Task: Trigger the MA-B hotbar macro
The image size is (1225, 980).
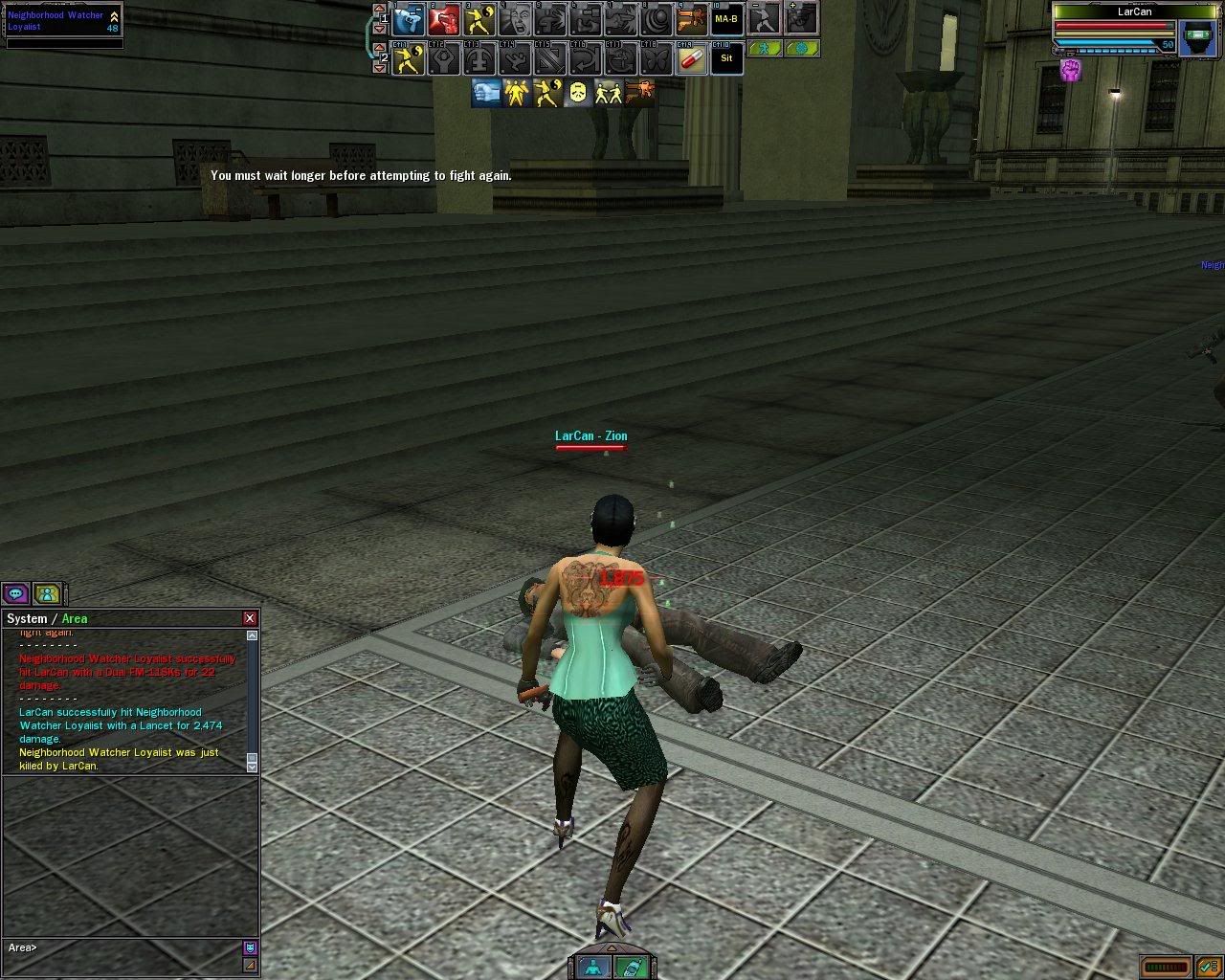Action: 726,19
